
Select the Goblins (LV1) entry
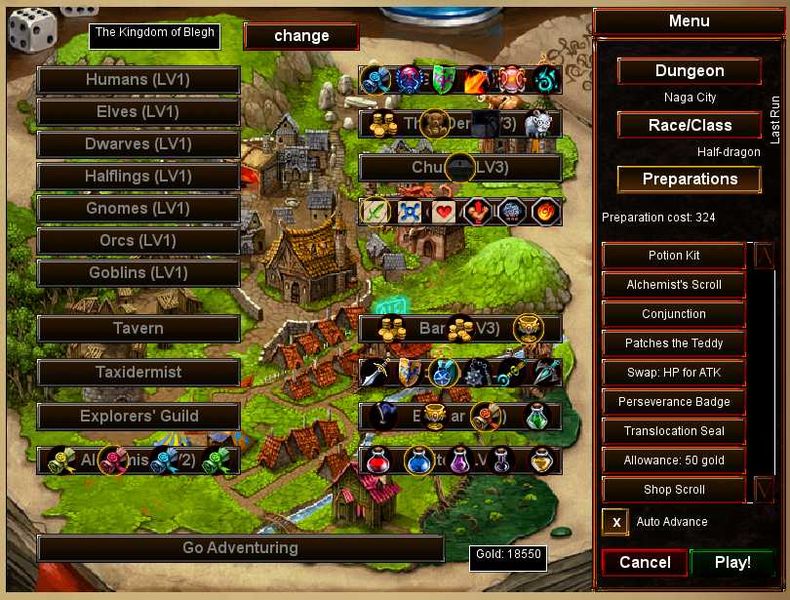(138, 272)
